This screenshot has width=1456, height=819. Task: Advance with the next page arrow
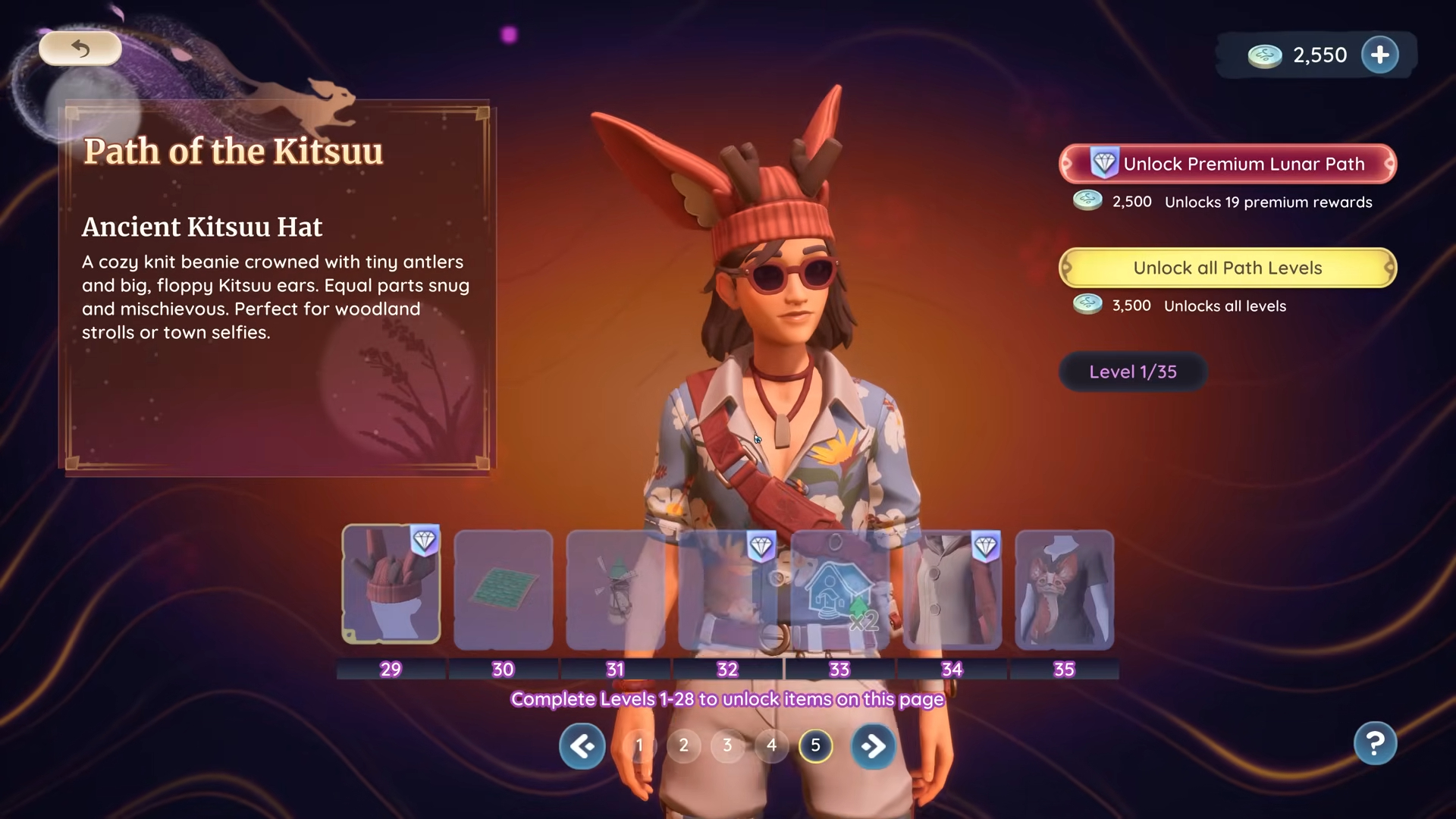point(873,746)
